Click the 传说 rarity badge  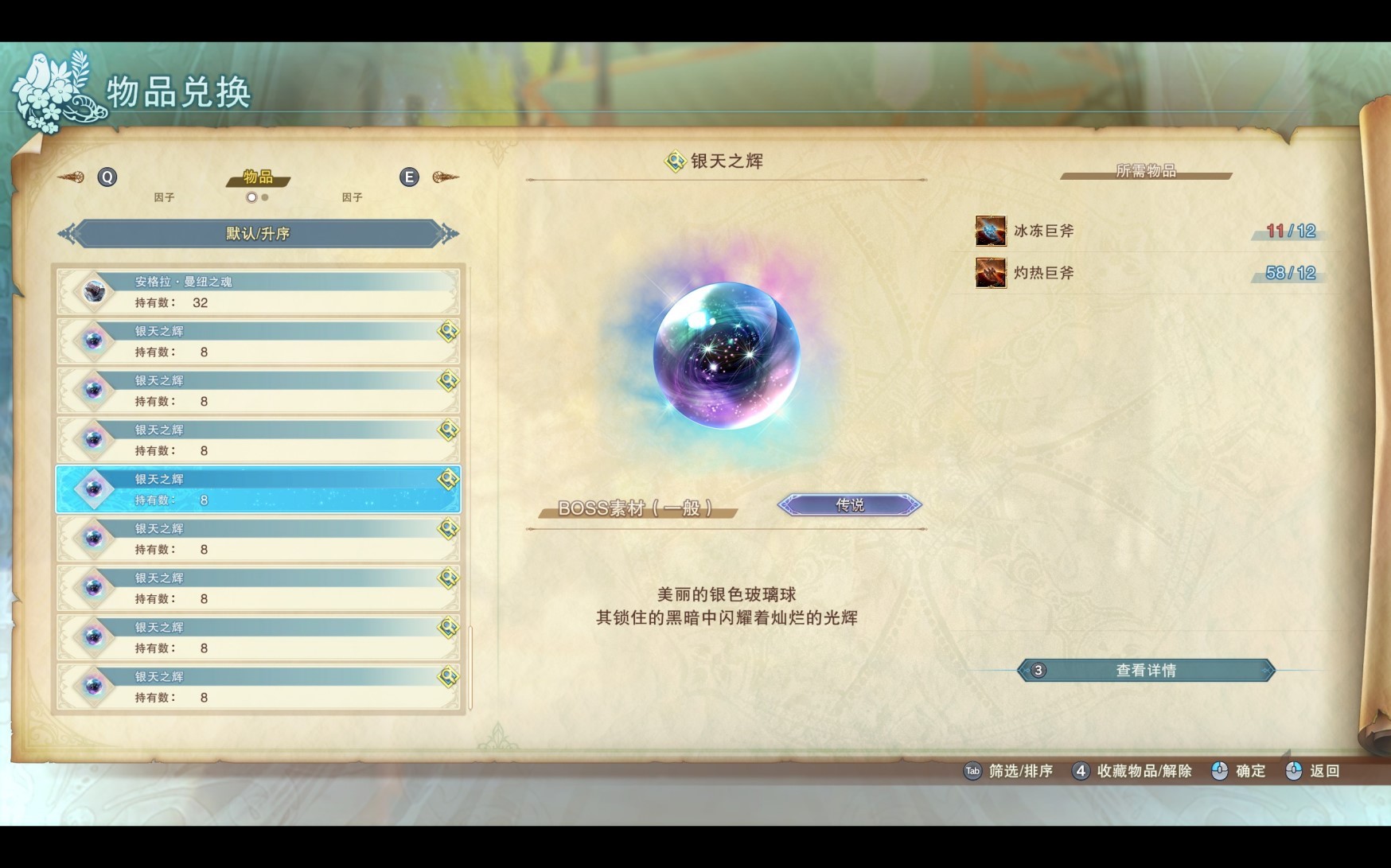(848, 504)
